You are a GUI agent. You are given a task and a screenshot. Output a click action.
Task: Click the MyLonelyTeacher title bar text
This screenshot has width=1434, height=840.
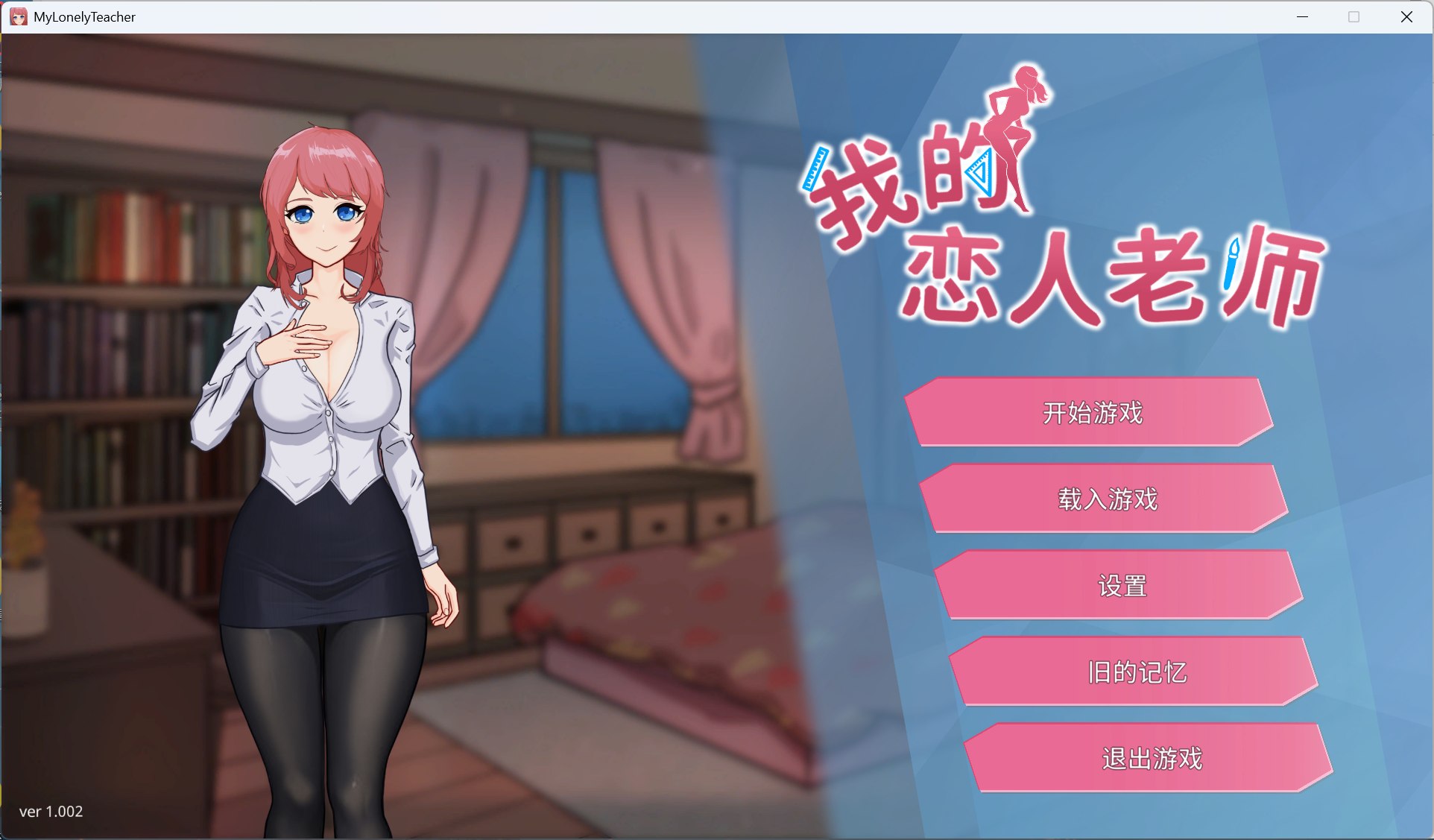tap(83, 16)
